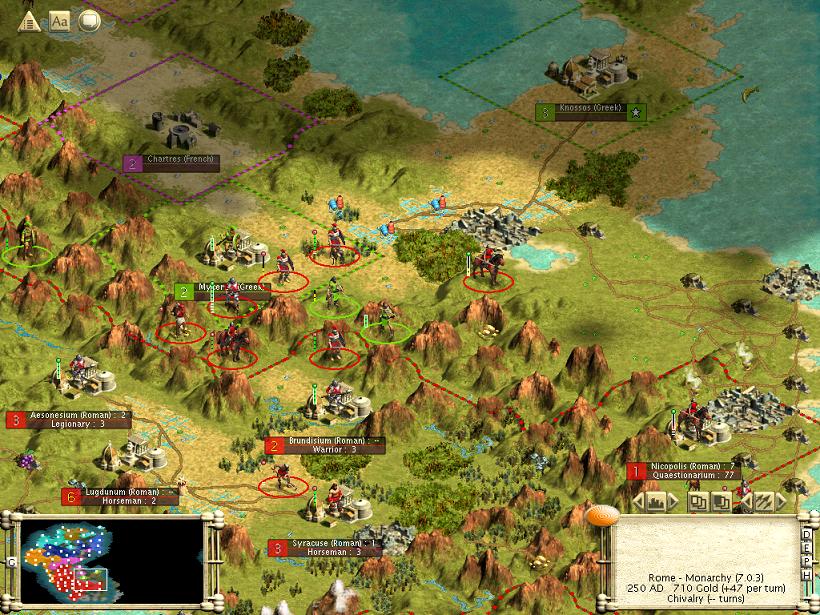Click the spears unit button
Image resolution: width=820 pixels, height=615 pixels.
763,502
